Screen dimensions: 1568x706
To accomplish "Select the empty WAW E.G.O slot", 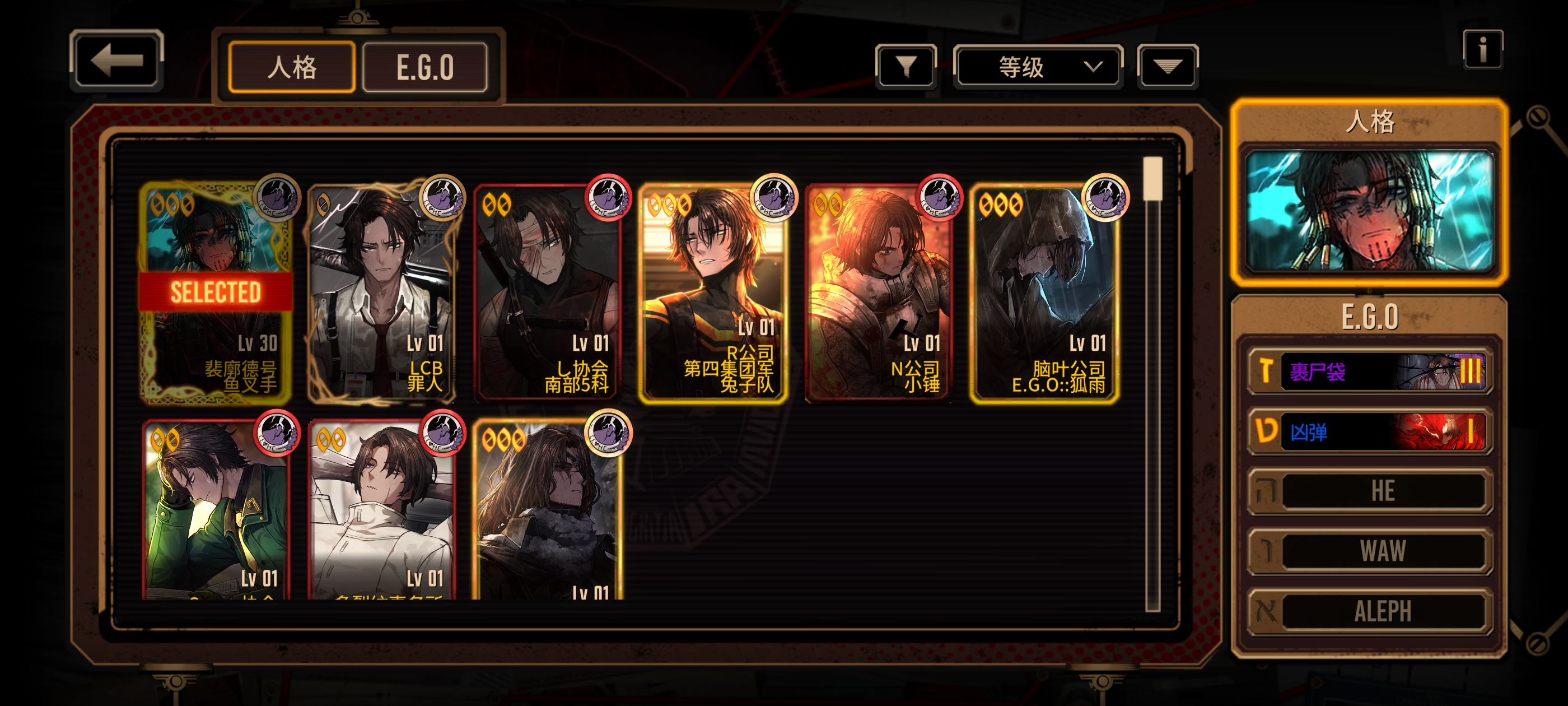I will click(x=1370, y=551).
